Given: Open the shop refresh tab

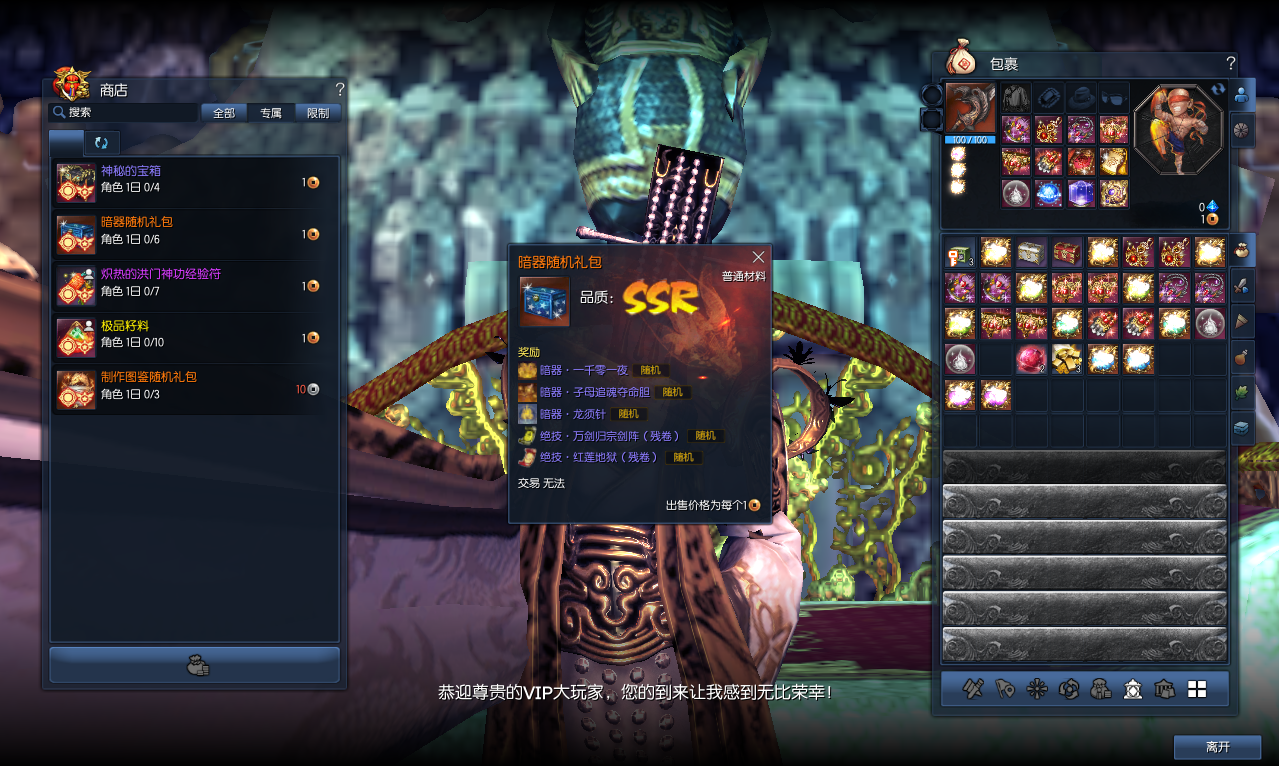Looking at the screenshot, I should (102, 143).
